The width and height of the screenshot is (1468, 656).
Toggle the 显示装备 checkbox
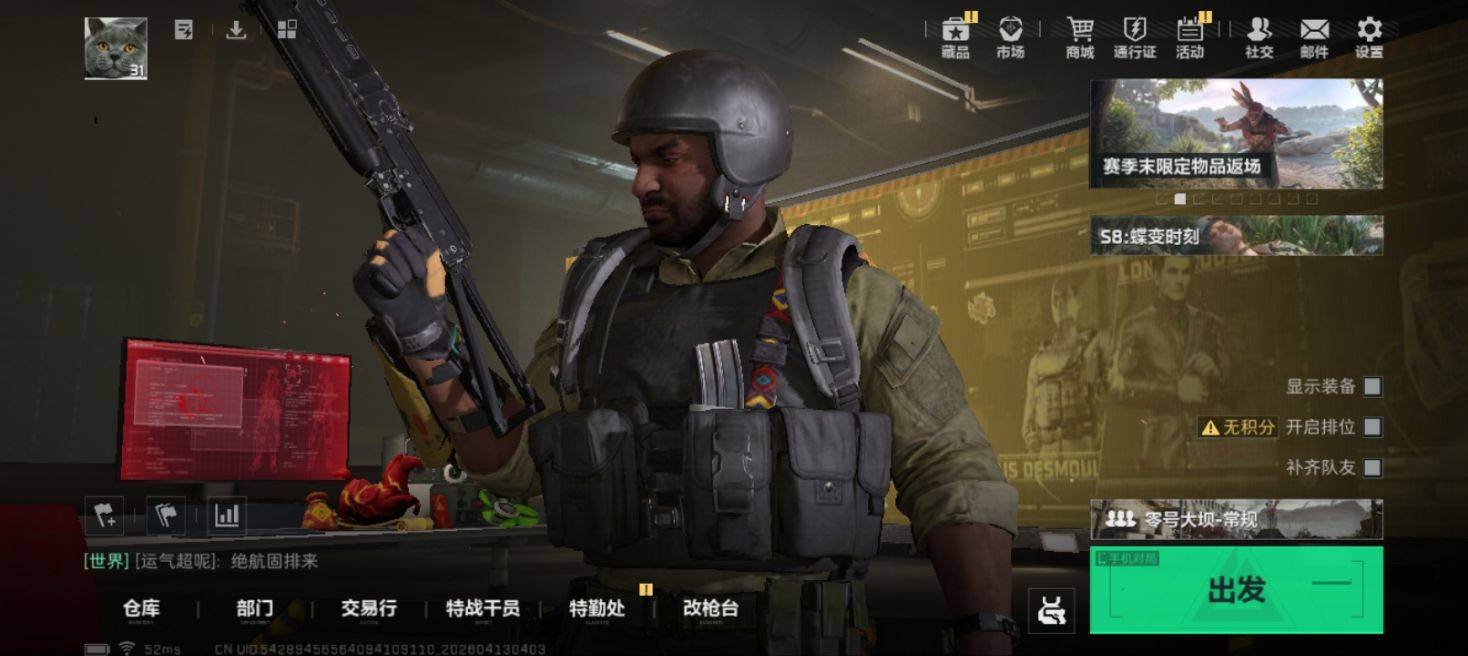click(1372, 386)
